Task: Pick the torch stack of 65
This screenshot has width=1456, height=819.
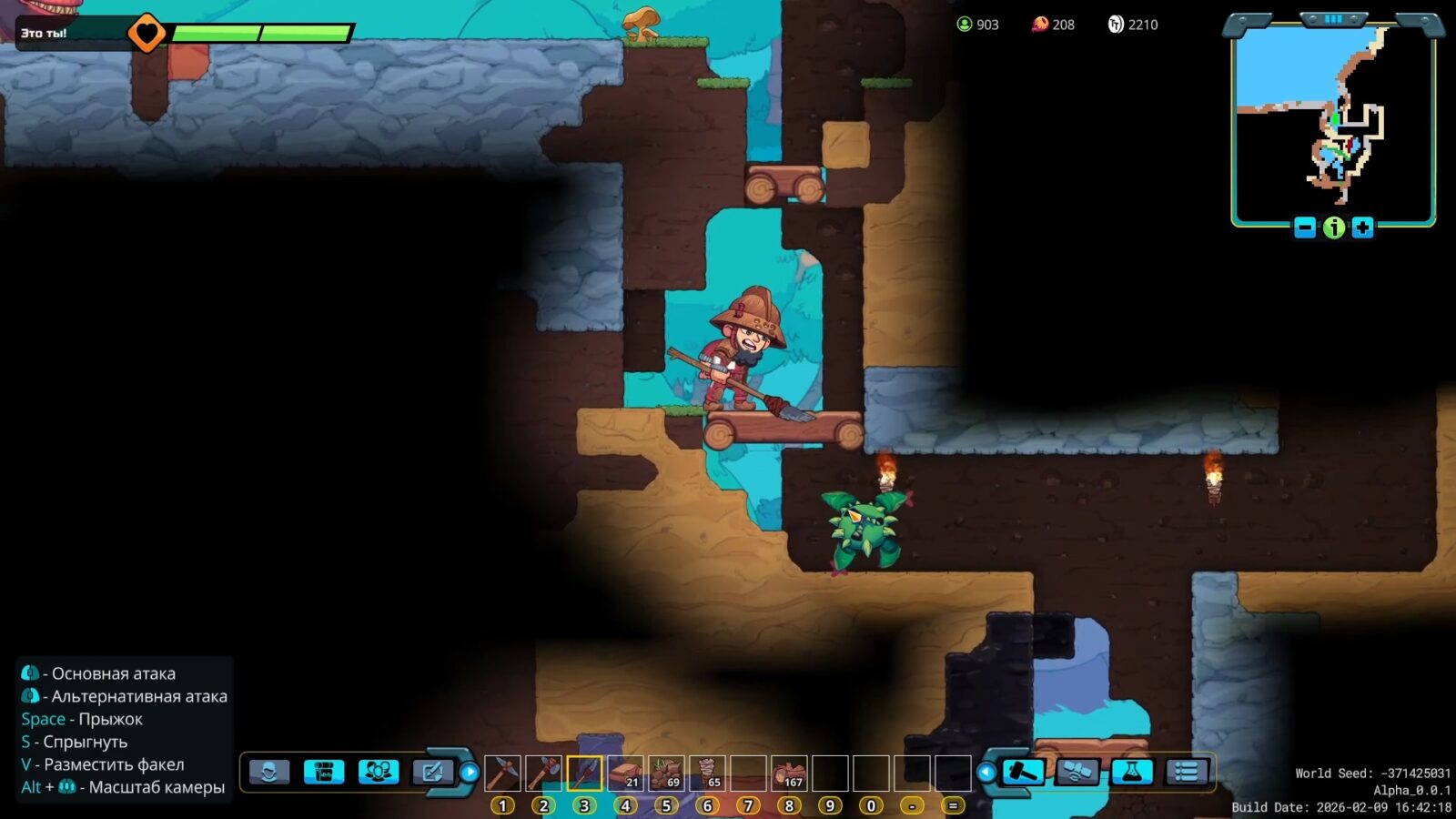Action: (x=707, y=773)
